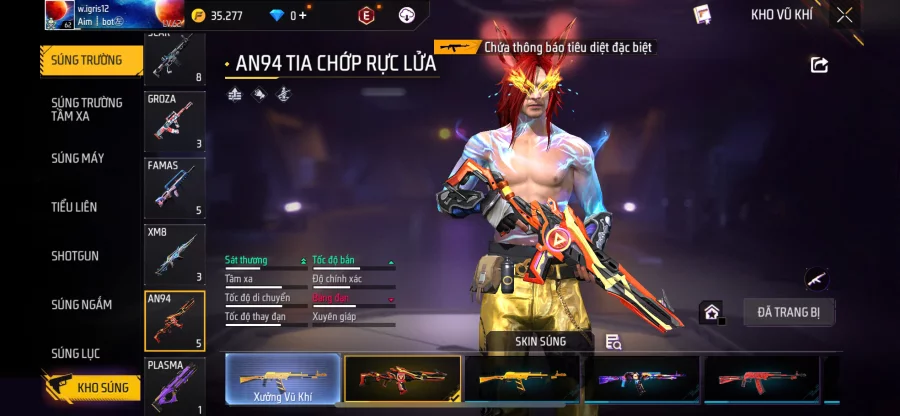Switch to the Shotgun category
Image resolution: width=900 pixels, height=416 pixels.
click(x=76, y=256)
